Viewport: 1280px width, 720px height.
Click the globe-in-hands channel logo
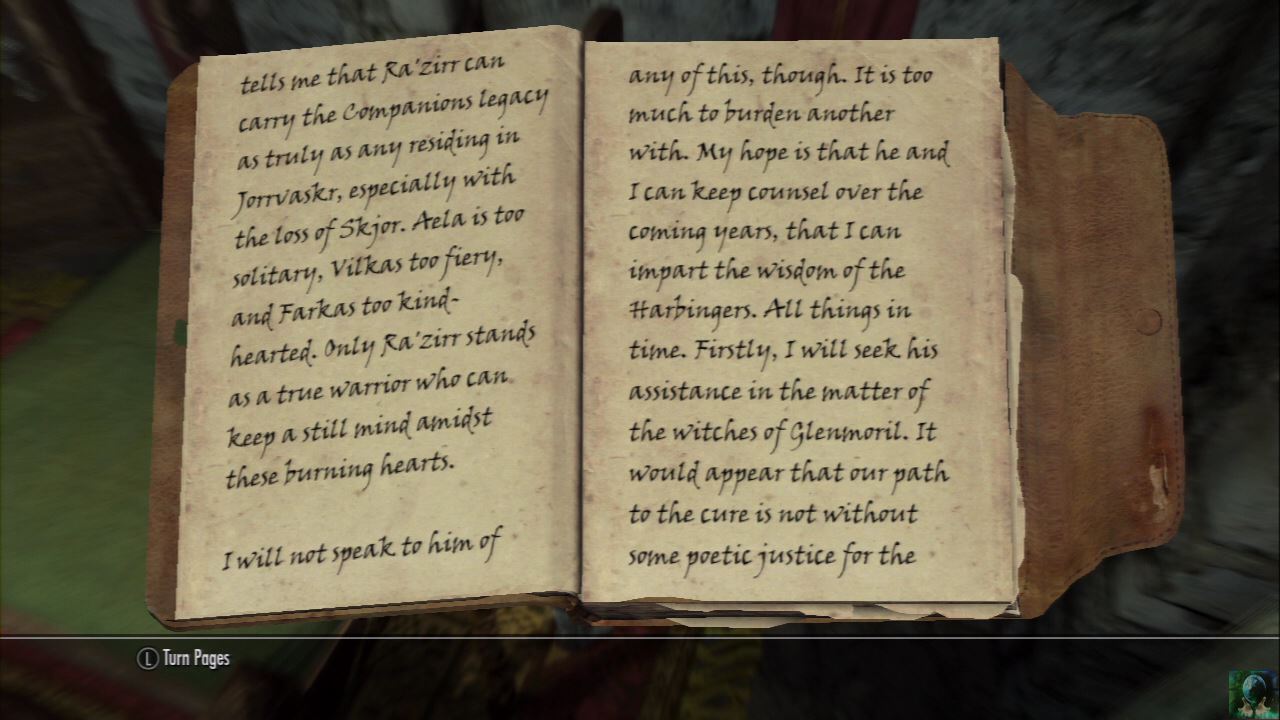pyautogui.click(x=1253, y=693)
